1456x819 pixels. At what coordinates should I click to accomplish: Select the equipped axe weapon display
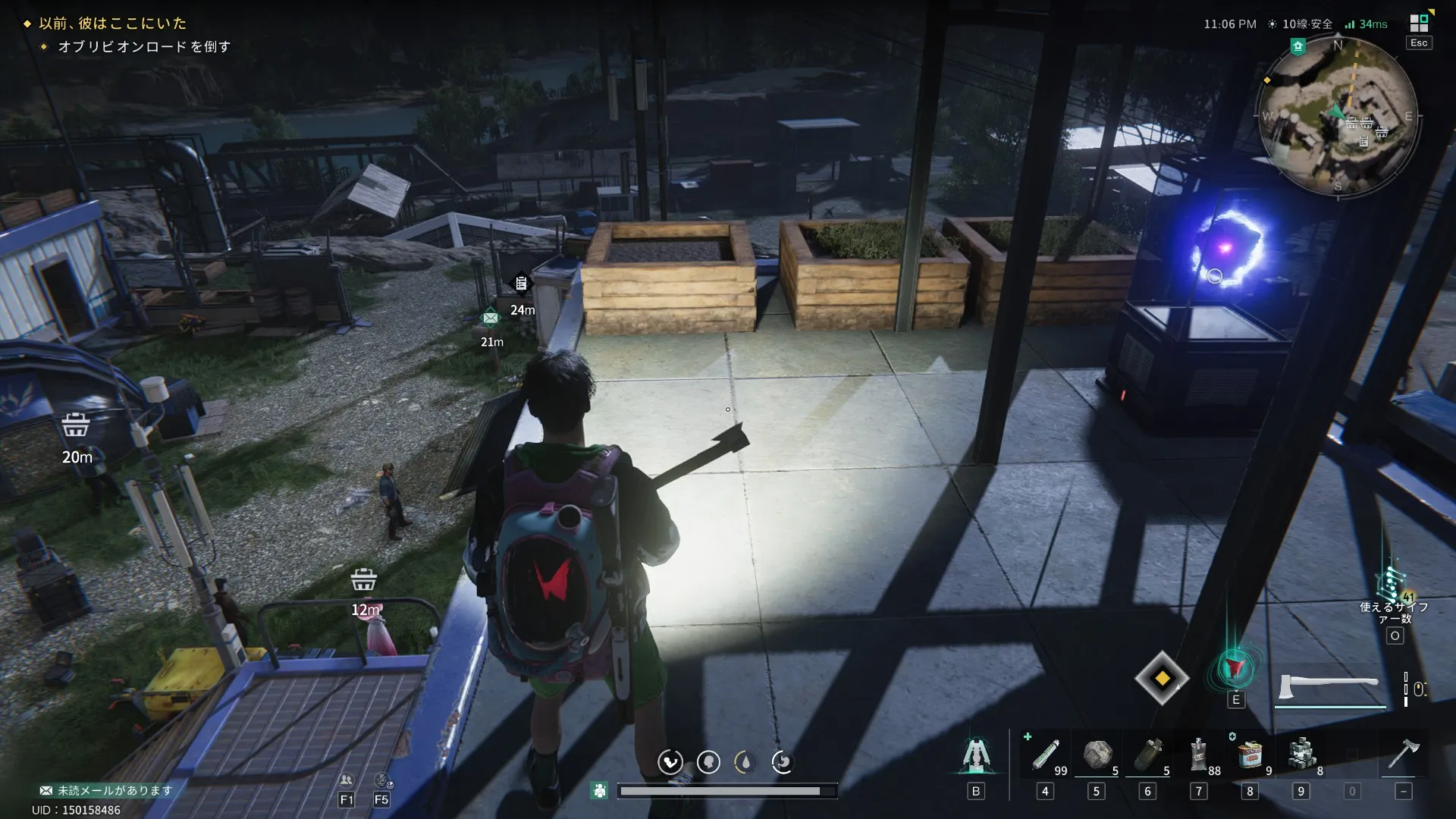[1329, 687]
